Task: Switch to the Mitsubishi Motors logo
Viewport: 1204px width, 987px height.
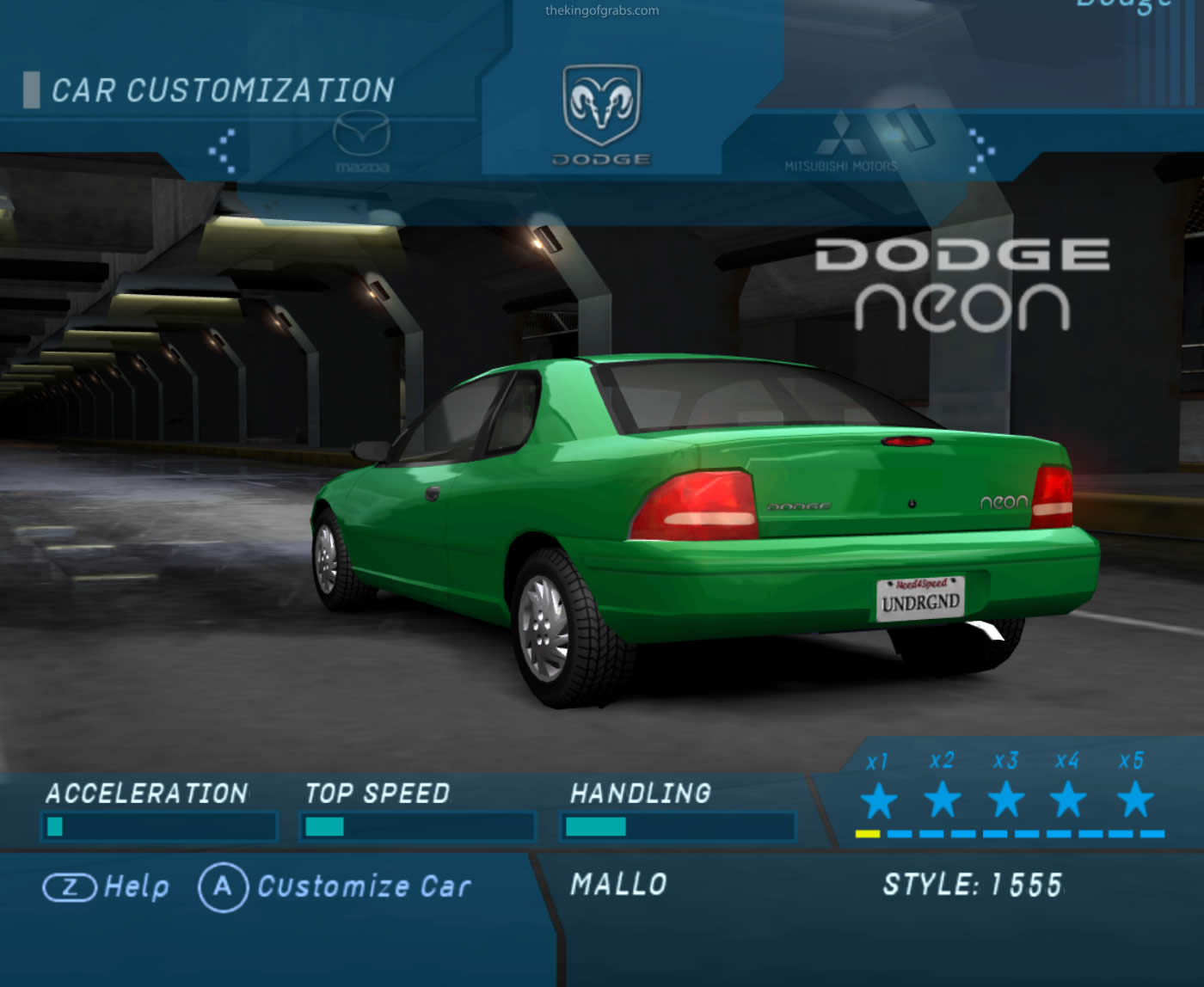Action: [840, 143]
